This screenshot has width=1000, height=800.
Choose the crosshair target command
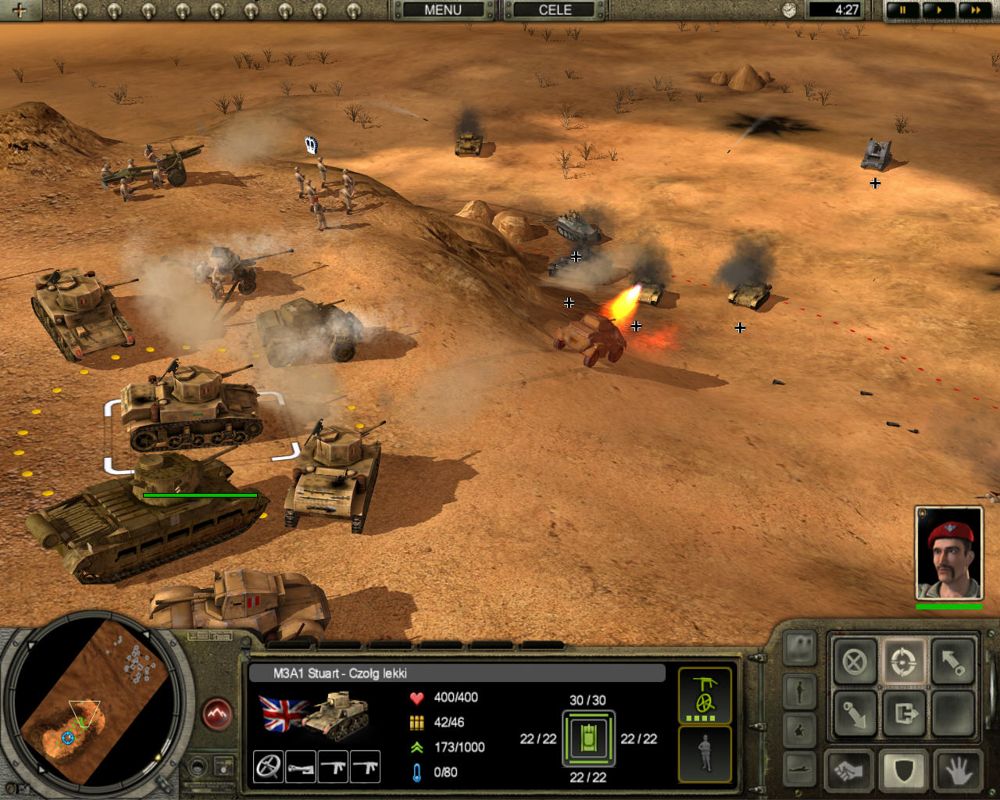coord(904,661)
